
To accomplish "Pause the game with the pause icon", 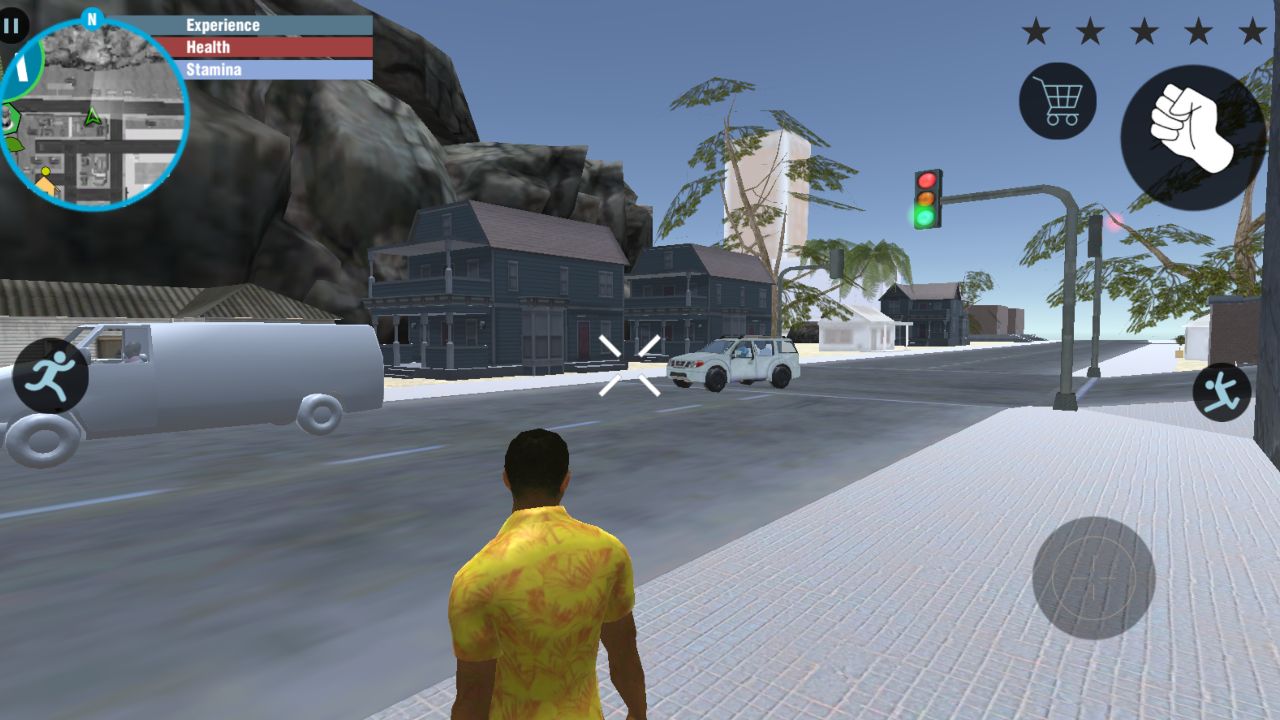I will [13, 27].
